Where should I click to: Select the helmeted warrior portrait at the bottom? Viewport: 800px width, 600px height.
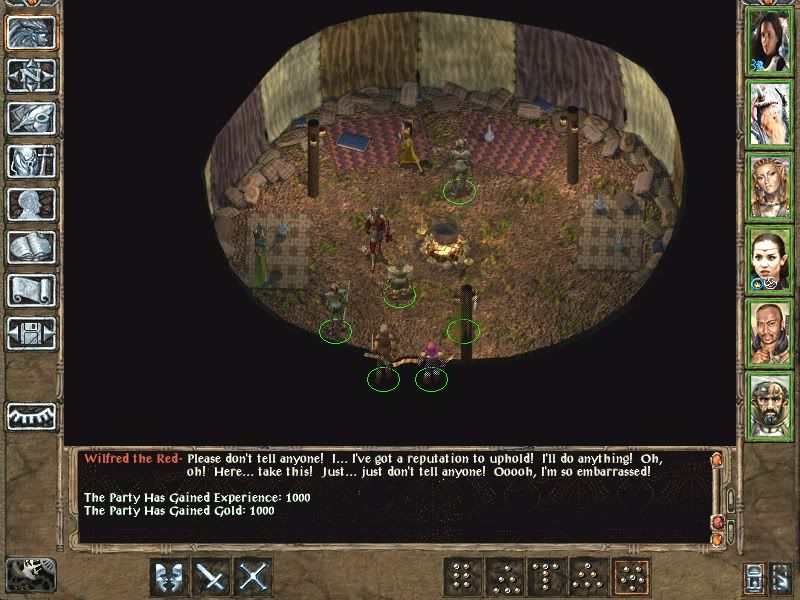(770, 405)
